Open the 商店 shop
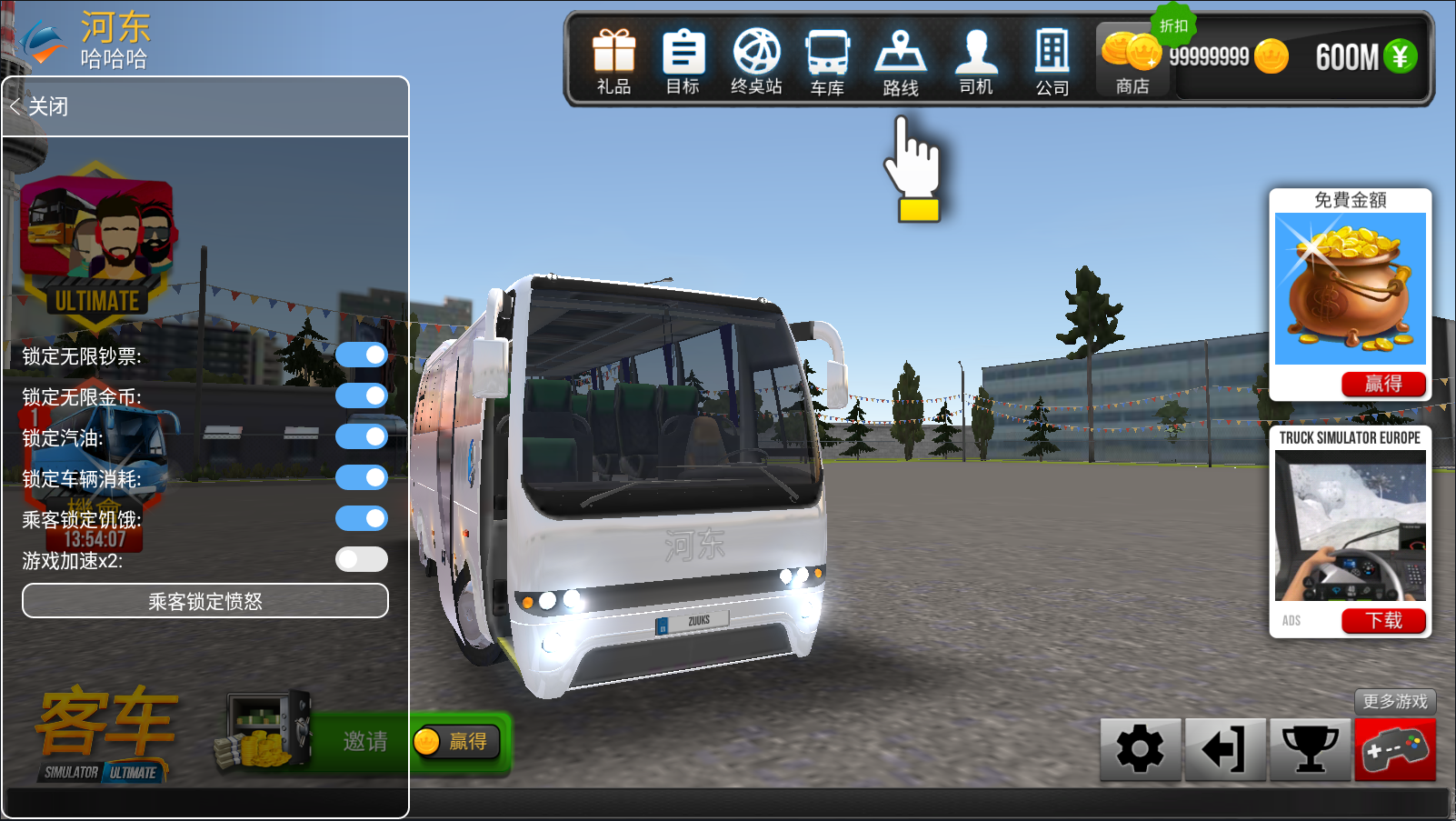The height and width of the screenshot is (821, 1456). pyautogui.click(x=1132, y=61)
